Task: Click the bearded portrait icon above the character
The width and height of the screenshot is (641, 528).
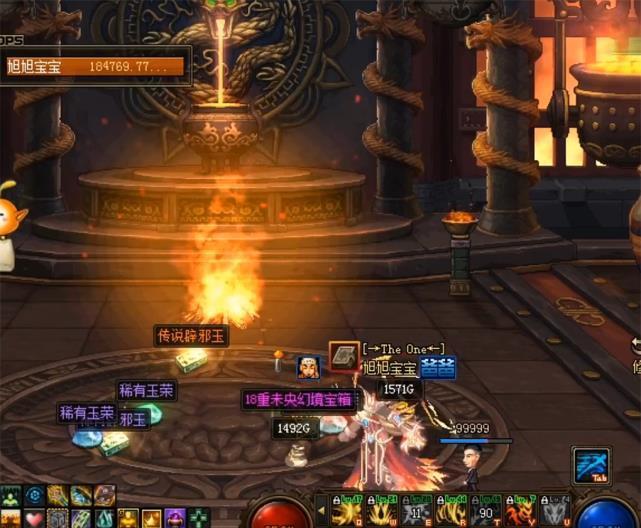Action: 308,367
